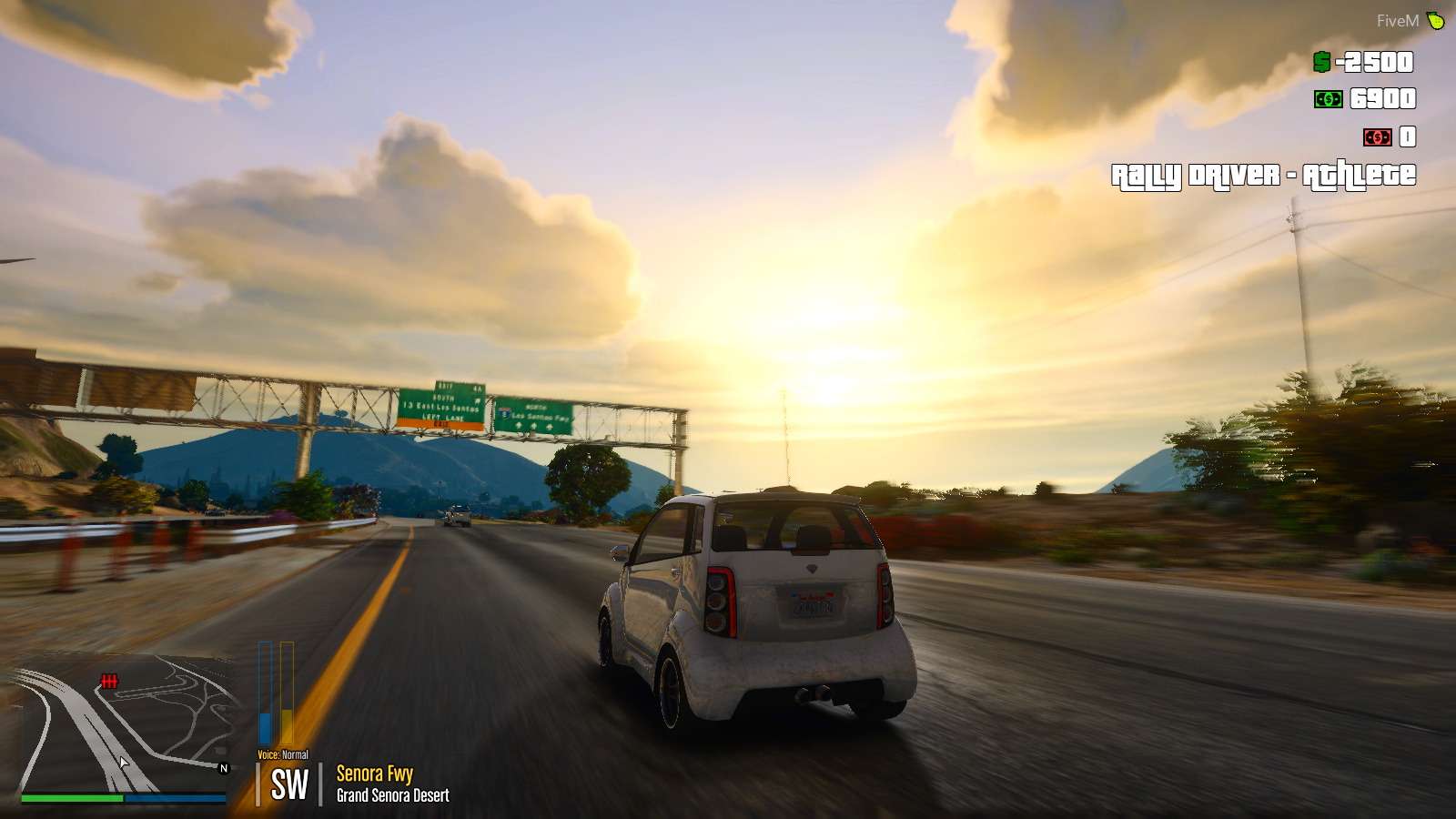Image resolution: width=1456 pixels, height=819 pixels.
Task: Select the Voice: Normal indicator
Action: click(x=282, y=754)
